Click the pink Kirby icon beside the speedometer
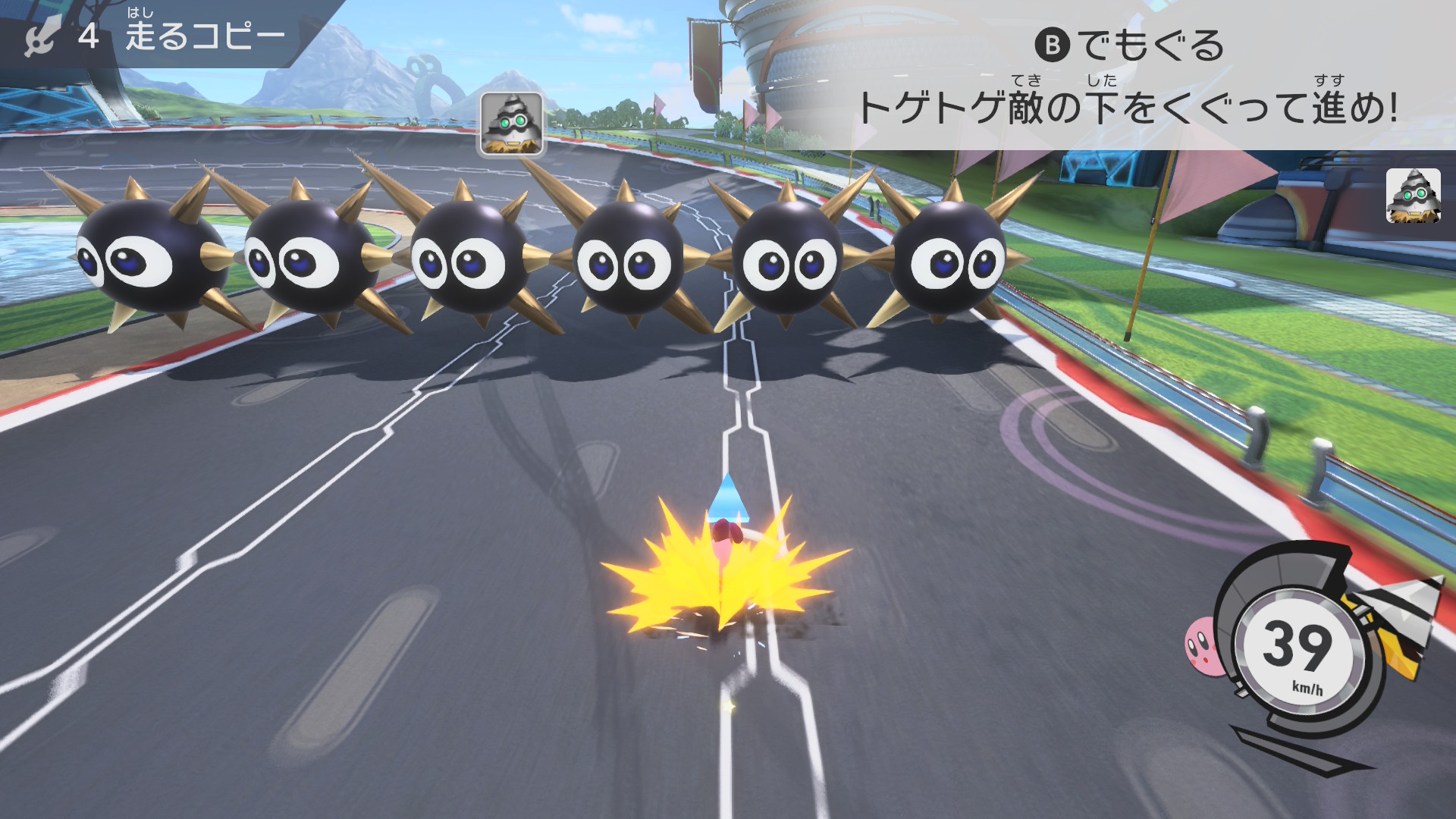The width and height of the screenshot is (1456, 819). click(x=1203, y=645)
